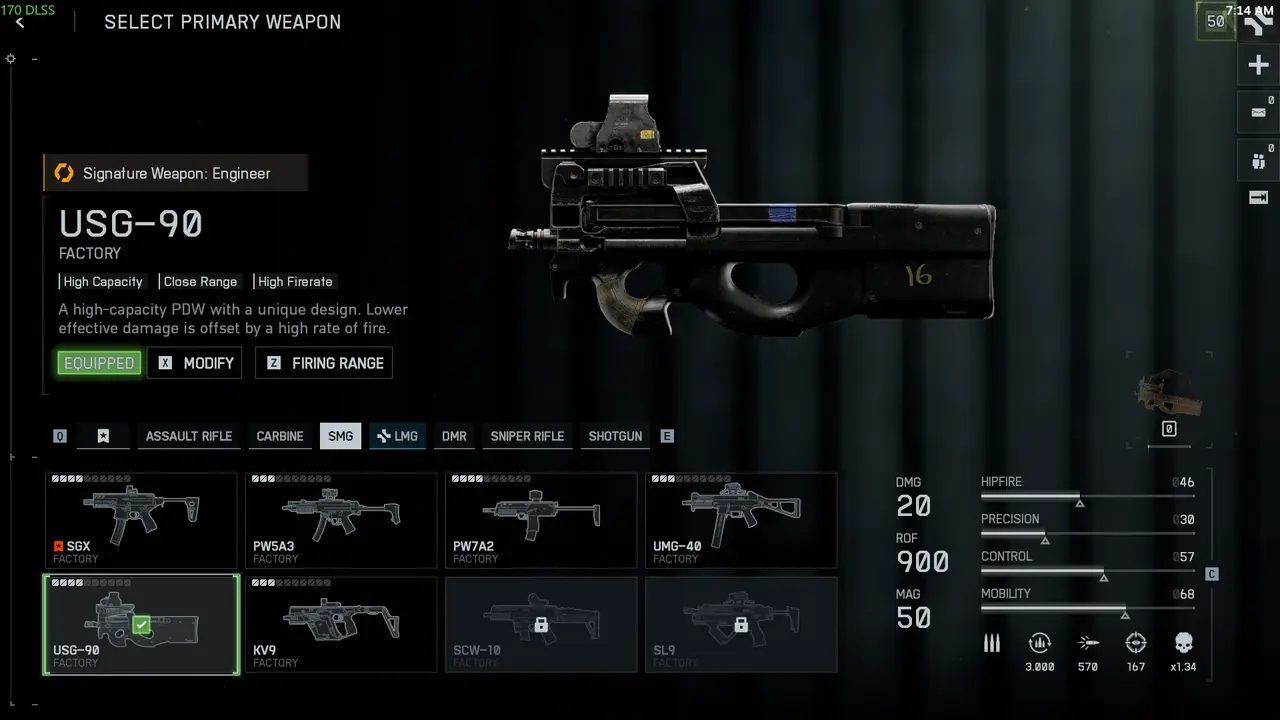Select the UMG-40 weapon
The width and height of the screenshot is (1280, 720).
point(741,520)
